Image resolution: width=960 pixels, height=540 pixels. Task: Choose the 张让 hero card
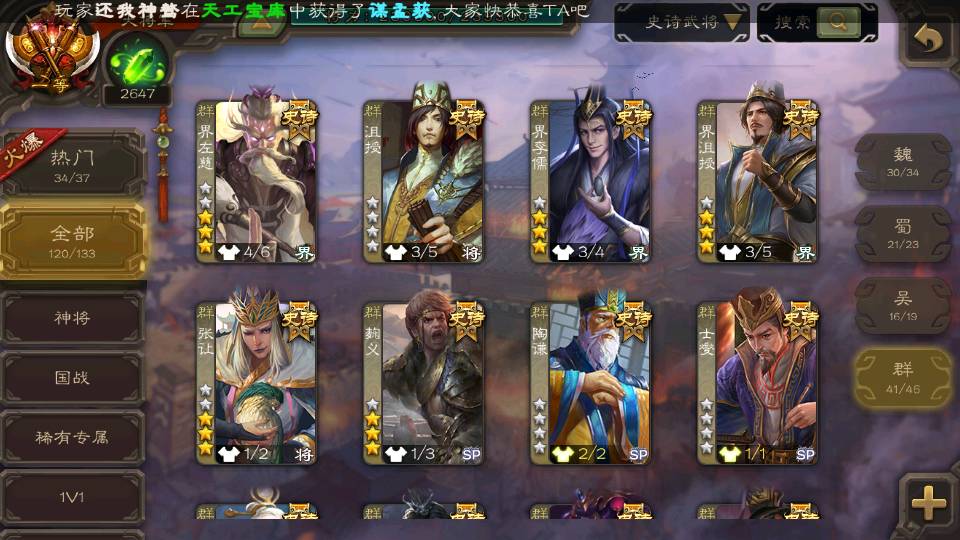(257, 380)
